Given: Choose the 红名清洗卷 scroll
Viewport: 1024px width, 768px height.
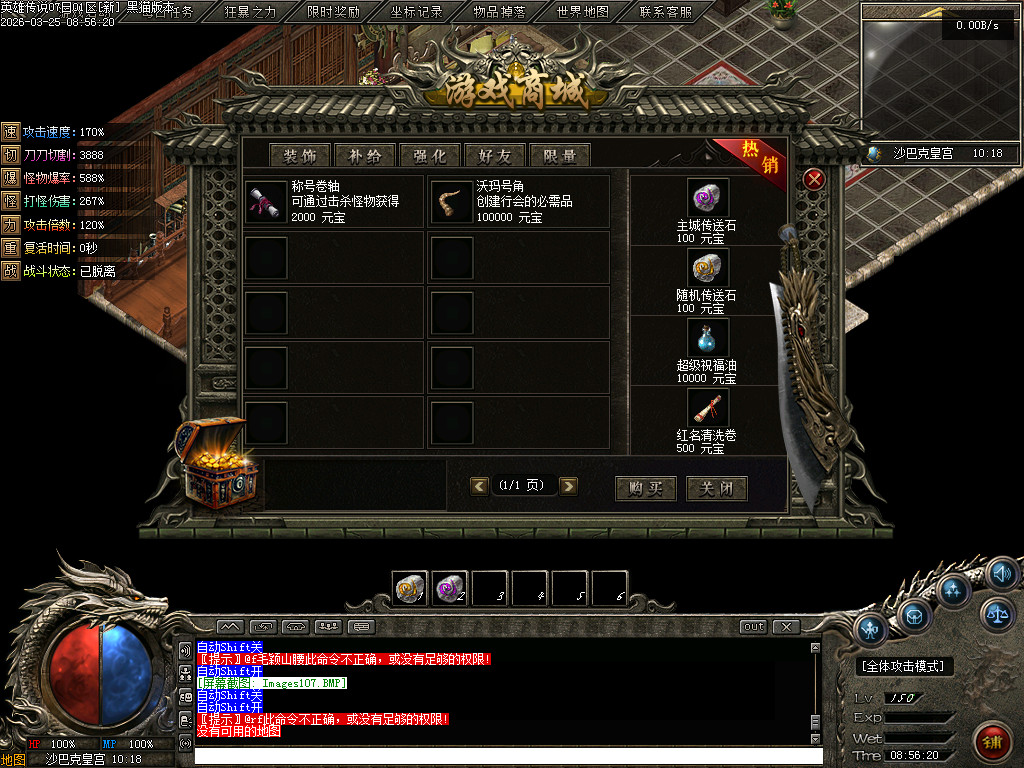Looking at the screenshot, I should (707, 408).
